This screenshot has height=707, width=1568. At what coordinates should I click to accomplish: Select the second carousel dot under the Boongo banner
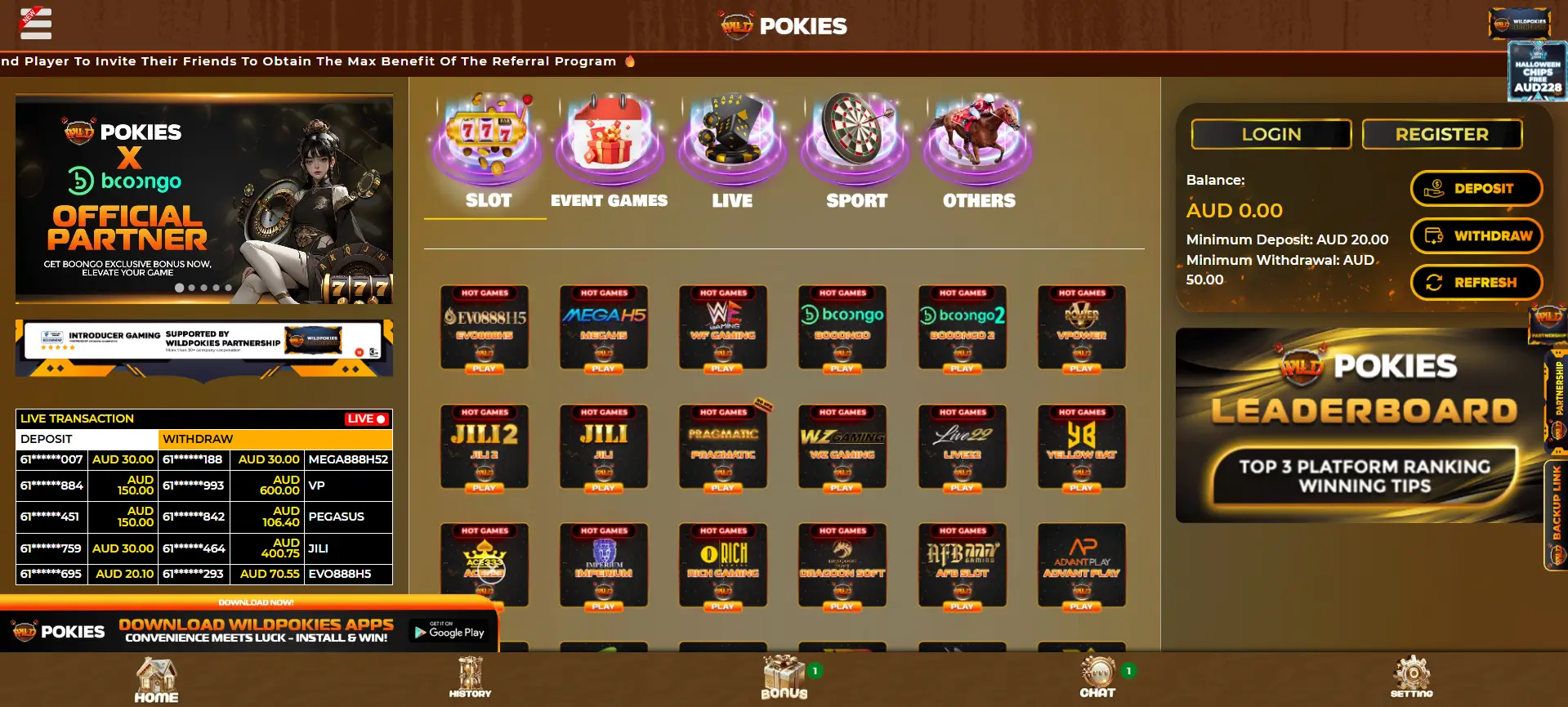190,288
